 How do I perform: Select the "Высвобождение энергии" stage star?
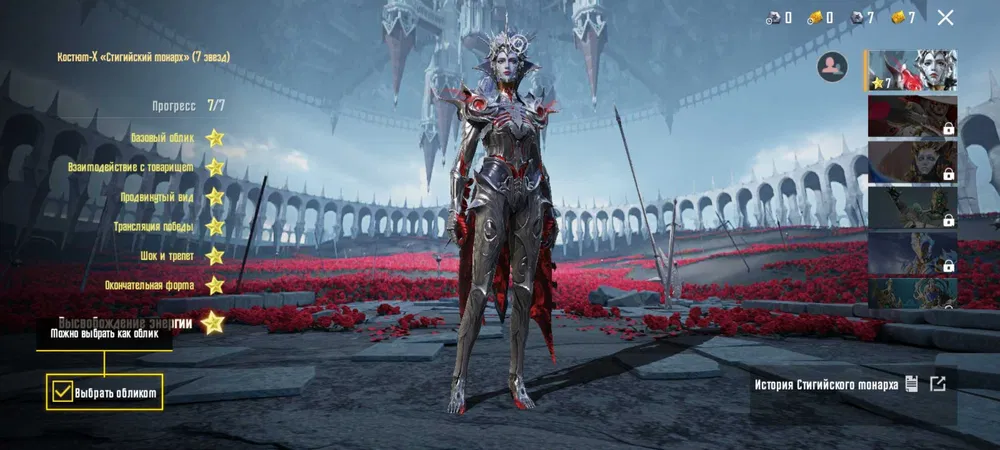coord(212,322)
